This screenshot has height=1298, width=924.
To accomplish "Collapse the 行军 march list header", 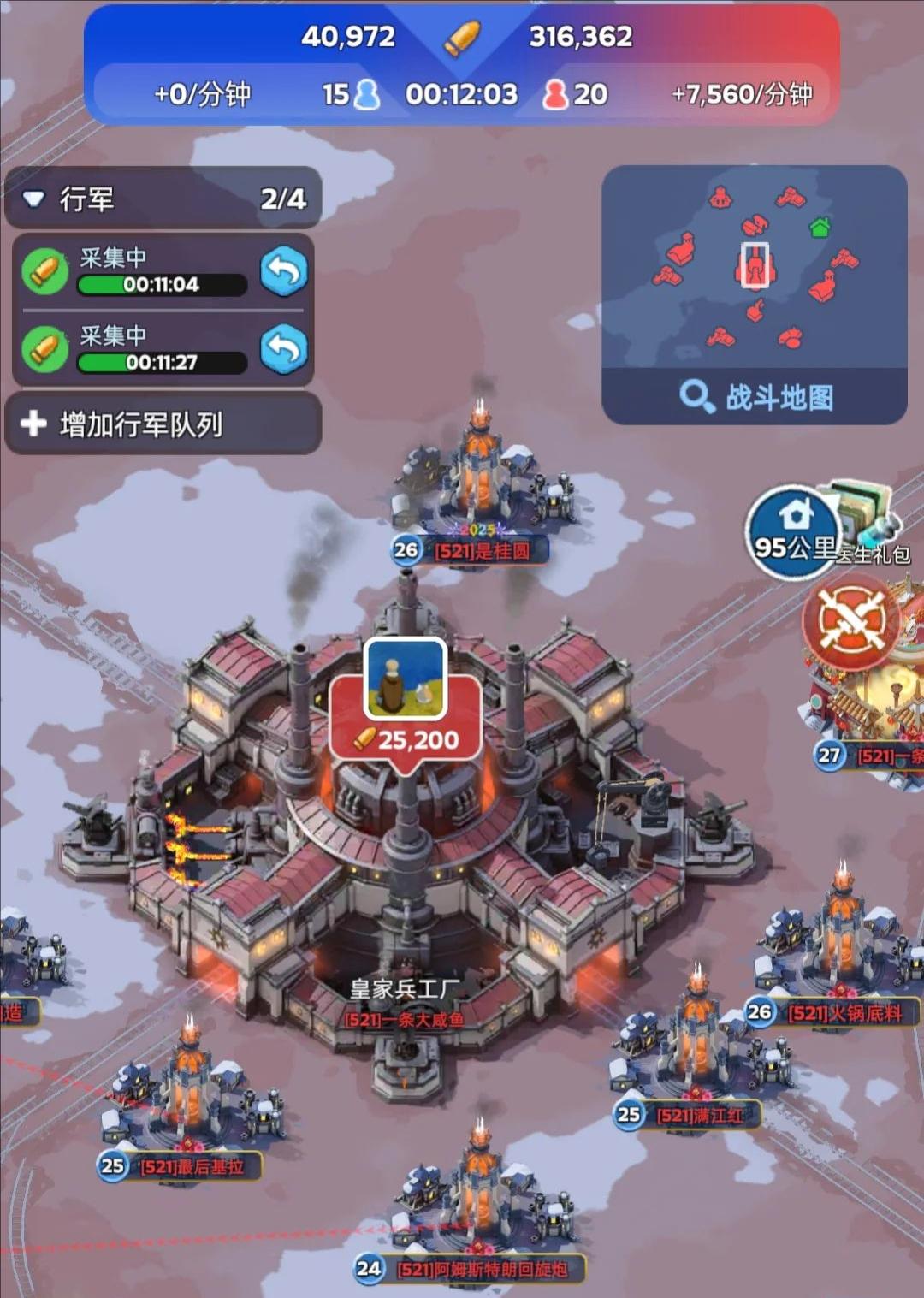I will (34, 199).
